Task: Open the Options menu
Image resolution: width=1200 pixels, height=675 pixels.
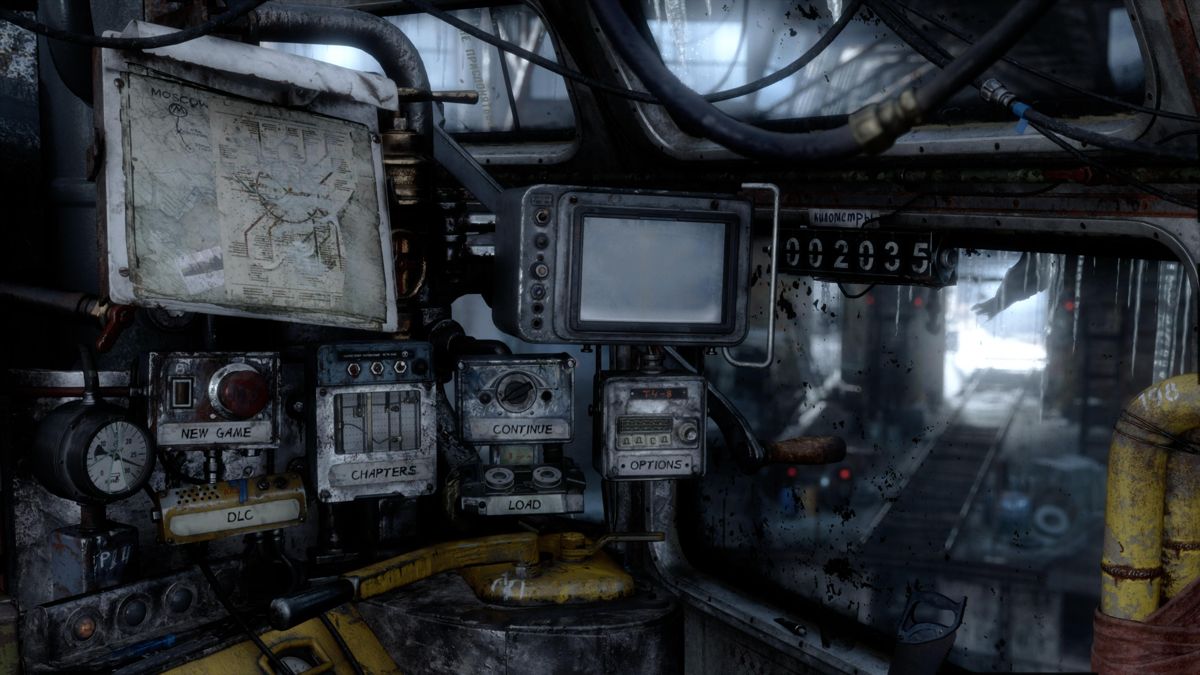Action: (655, 465)
